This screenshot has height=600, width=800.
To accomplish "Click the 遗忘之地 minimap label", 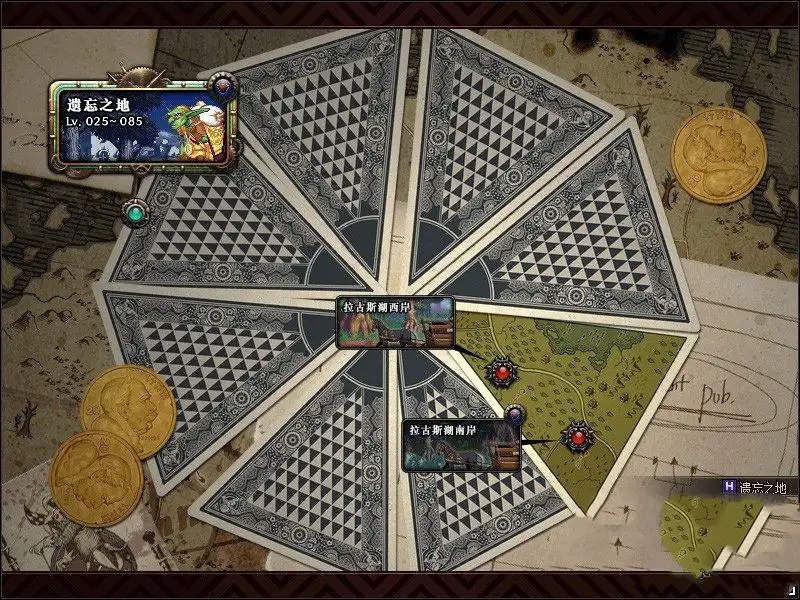I will point(755,487).
